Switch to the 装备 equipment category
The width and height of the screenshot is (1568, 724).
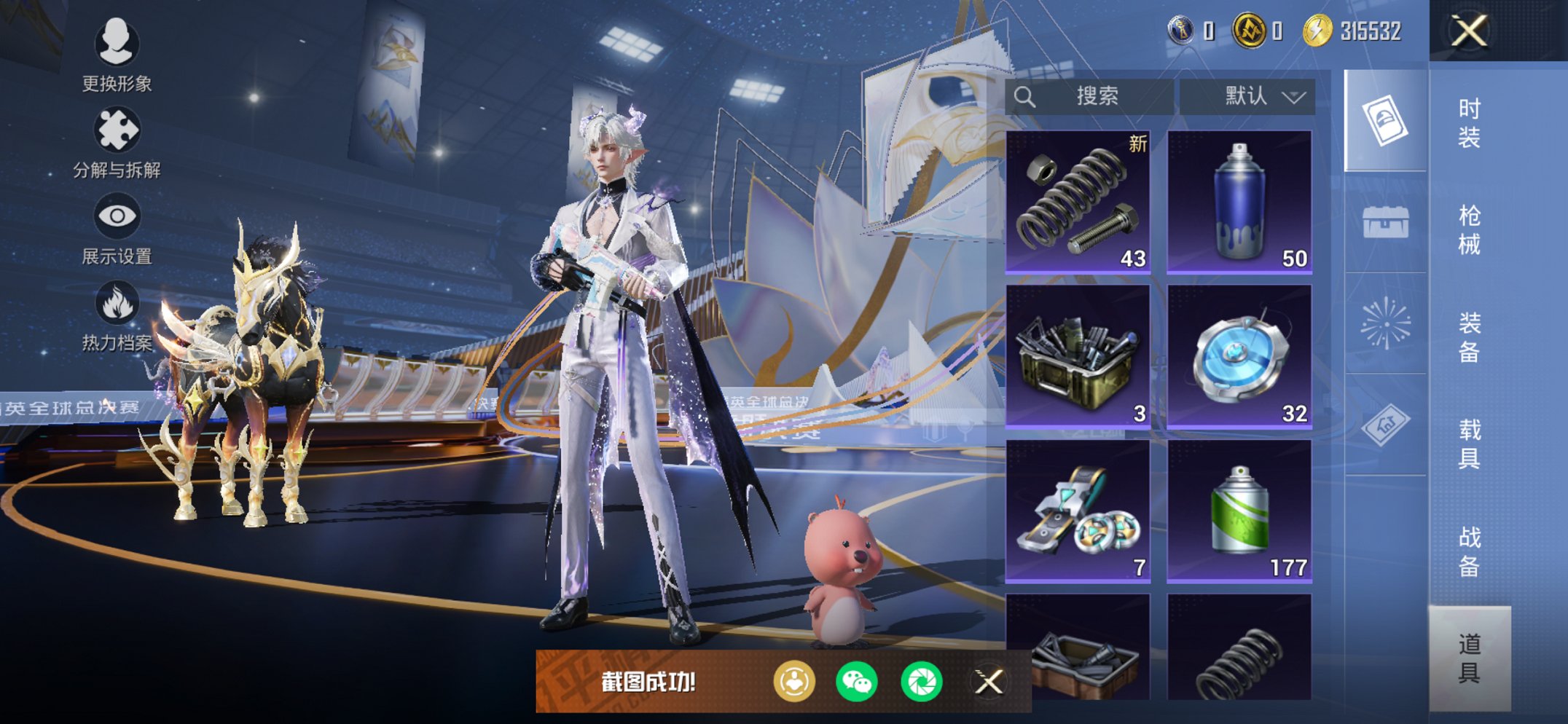[x=1469, y=337]
